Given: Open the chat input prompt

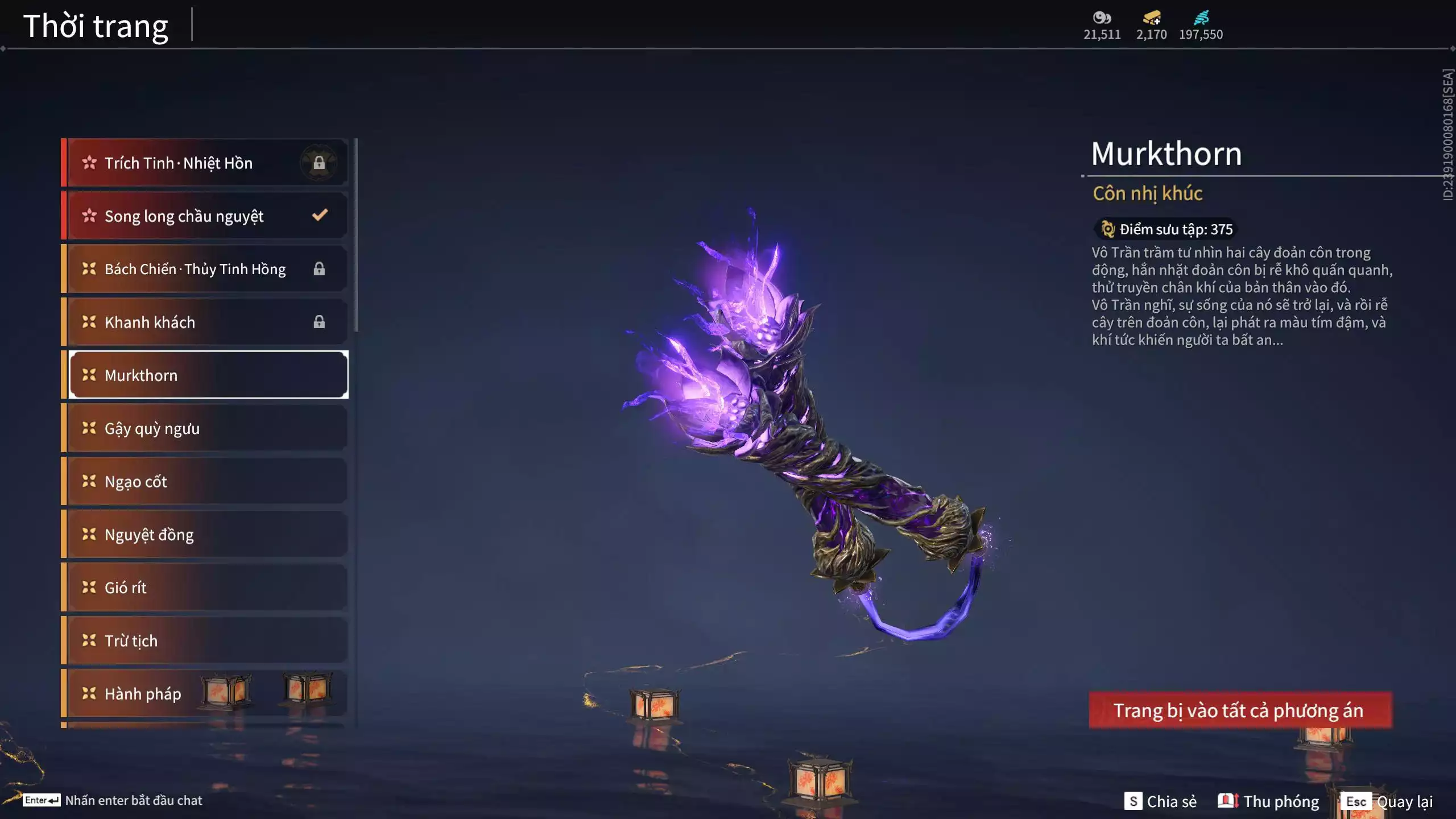Looking at the screenshot, I should pyautogui.click(x=113, y=800).
